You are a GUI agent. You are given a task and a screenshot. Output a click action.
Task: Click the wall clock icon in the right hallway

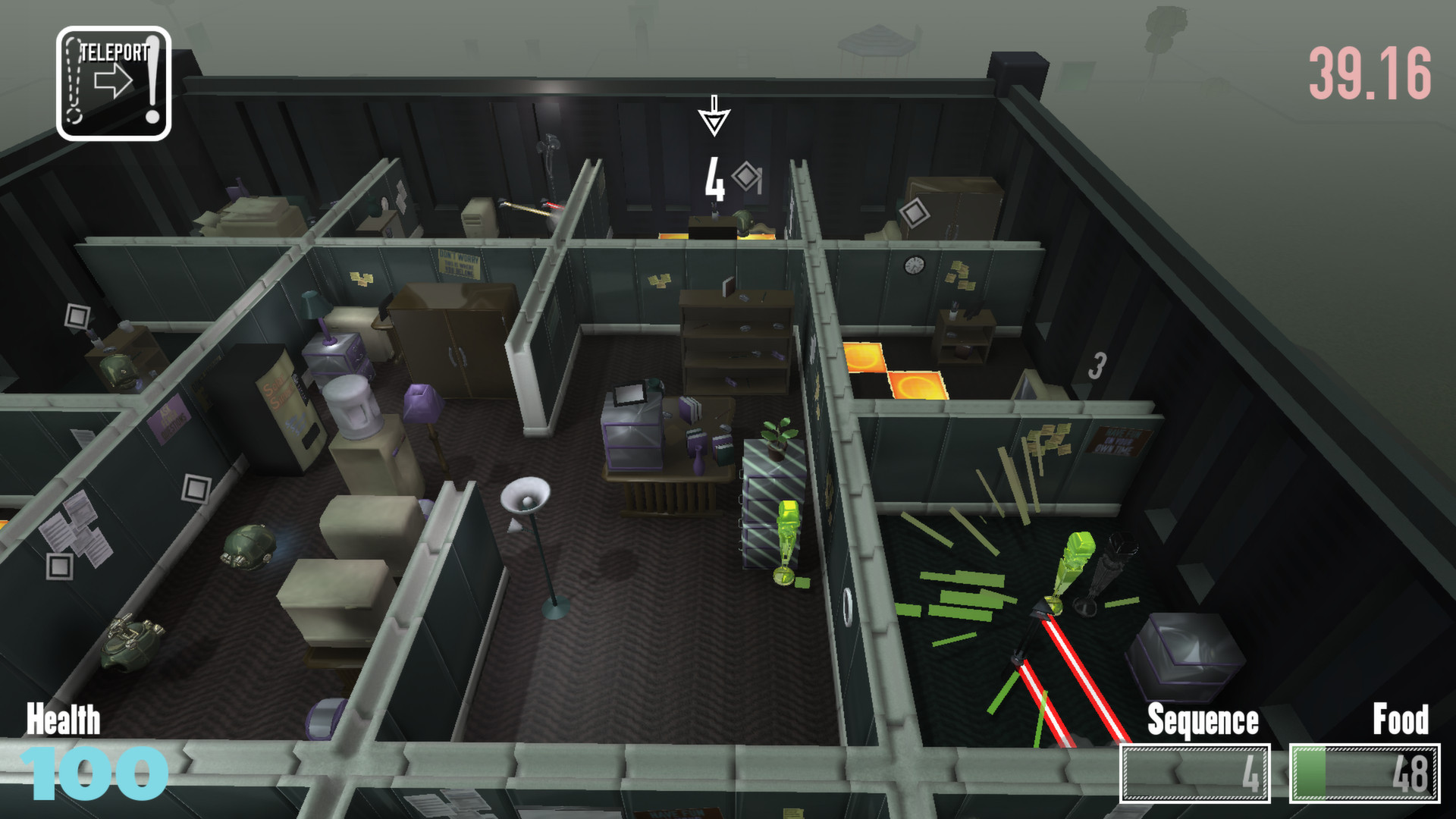[914, 265]
